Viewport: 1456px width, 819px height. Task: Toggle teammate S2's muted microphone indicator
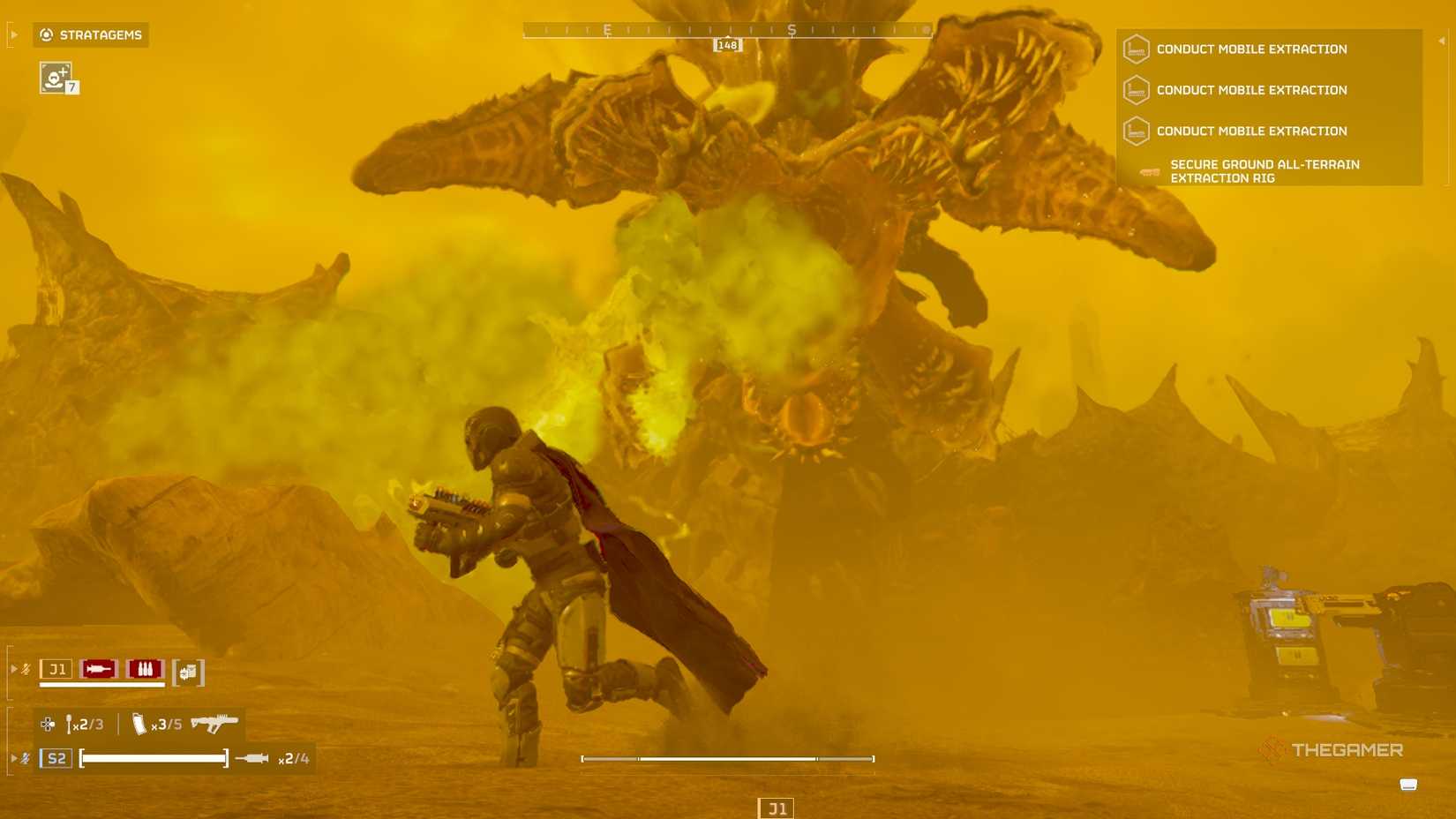click(25, 756)
